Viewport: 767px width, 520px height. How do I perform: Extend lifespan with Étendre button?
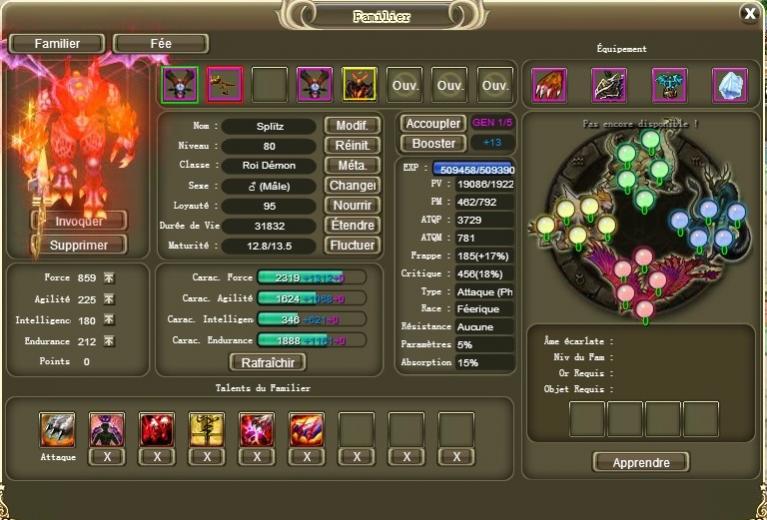tap(352, 226)
